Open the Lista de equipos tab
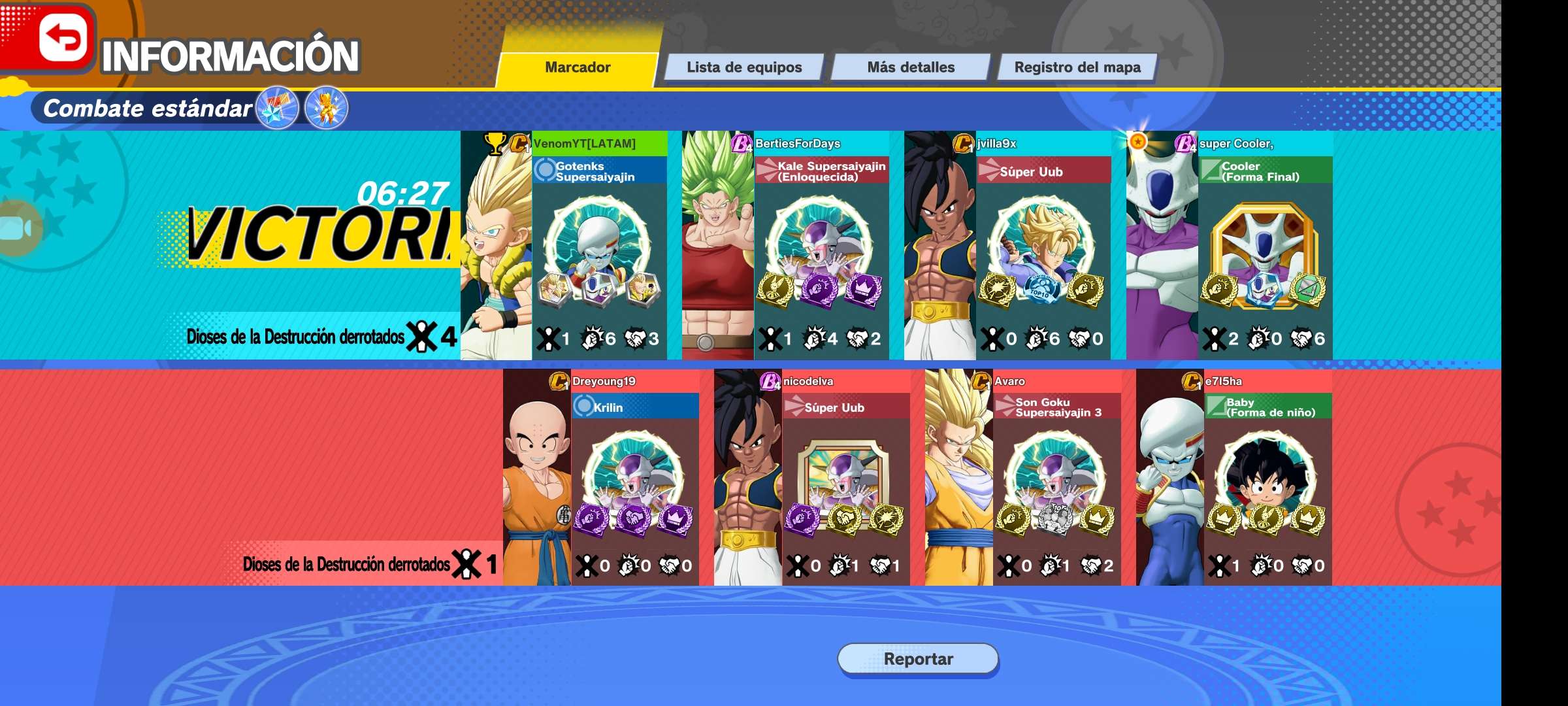This screenshot has width=1568, height=706. 743,67
